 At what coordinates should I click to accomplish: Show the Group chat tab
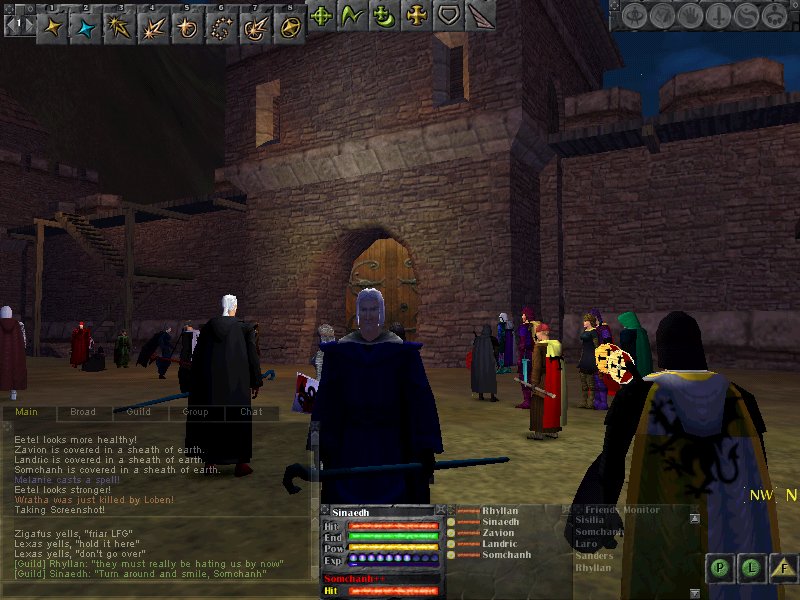click(195, 412)
